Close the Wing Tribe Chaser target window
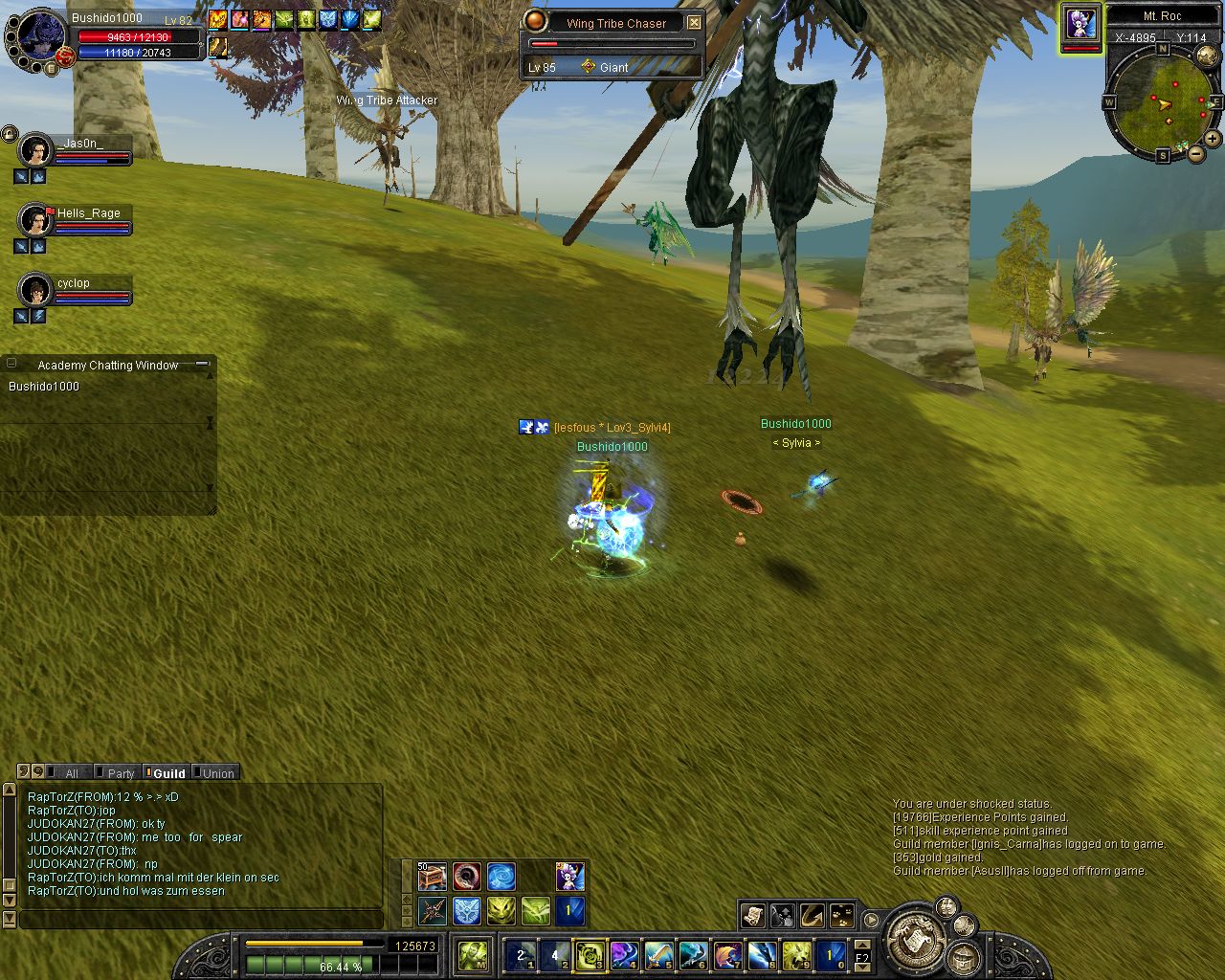 click(695, 23)
